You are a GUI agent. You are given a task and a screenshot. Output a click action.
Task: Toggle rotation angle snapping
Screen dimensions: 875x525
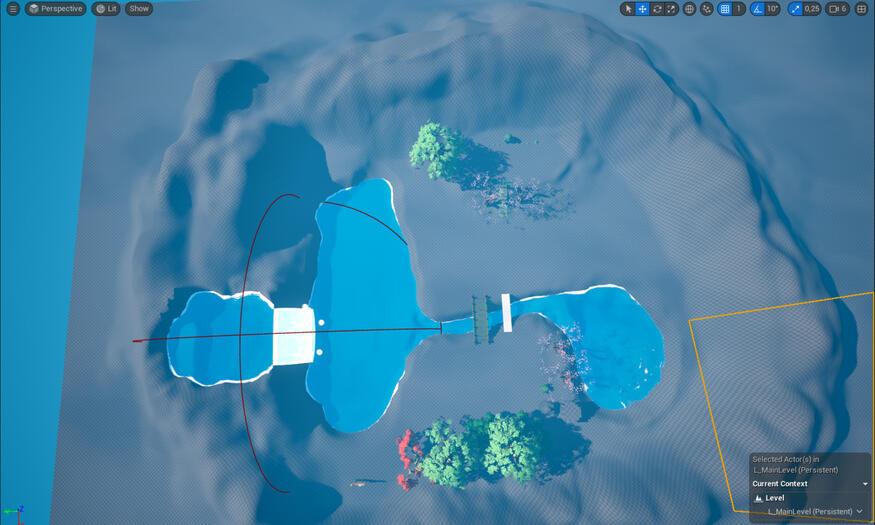pyautogui.click(x=757, y=9)
